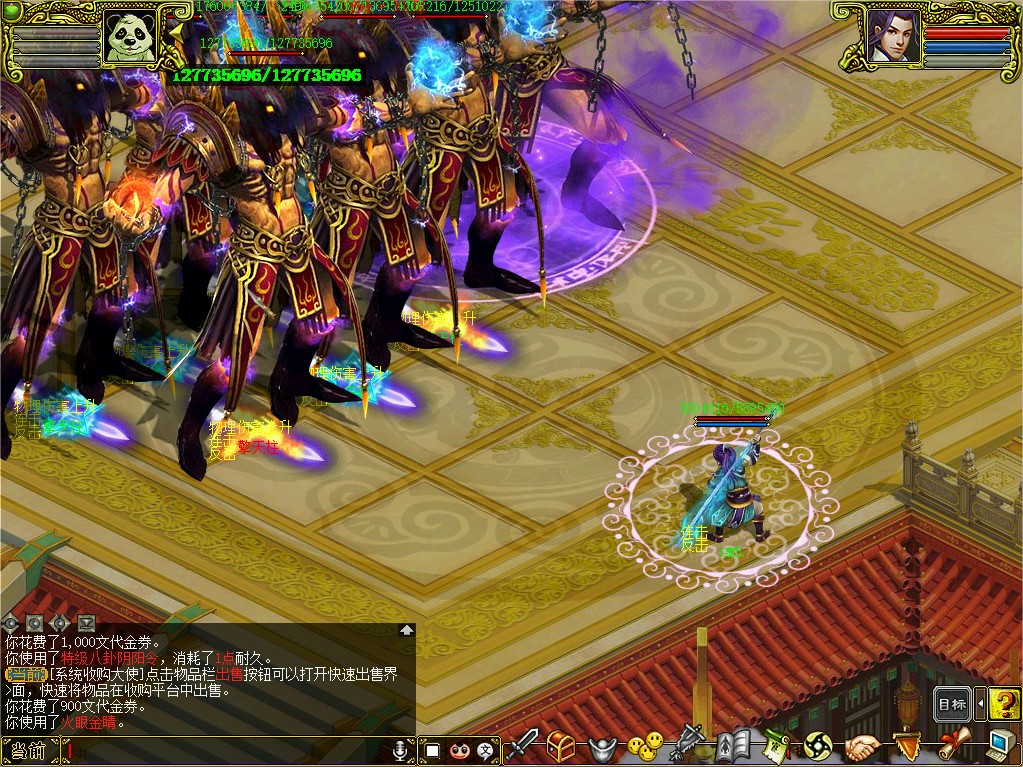The image size is (1023, 767).
Task: Switch the 当前 chat channel button
Action: pyautogui.click(x=28, y=751)
